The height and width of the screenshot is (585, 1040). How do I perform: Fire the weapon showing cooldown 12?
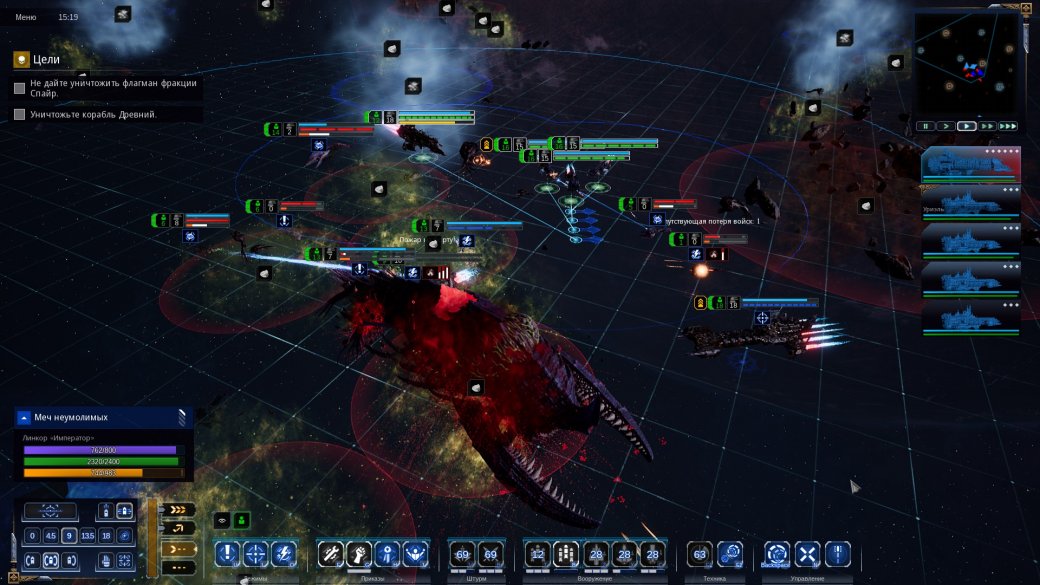pos(538,553)
